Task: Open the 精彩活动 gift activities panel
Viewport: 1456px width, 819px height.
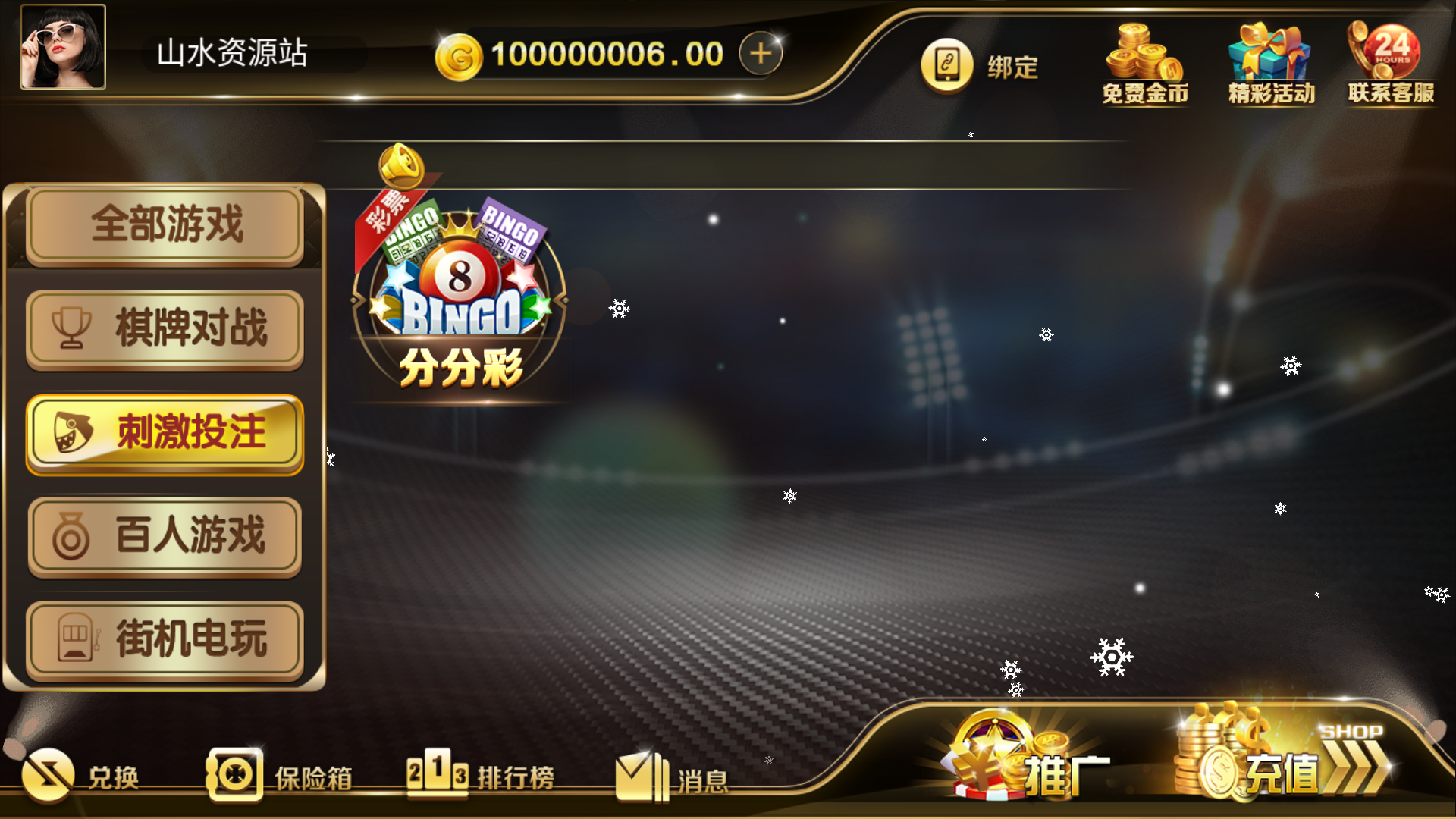Action: 1269,61
